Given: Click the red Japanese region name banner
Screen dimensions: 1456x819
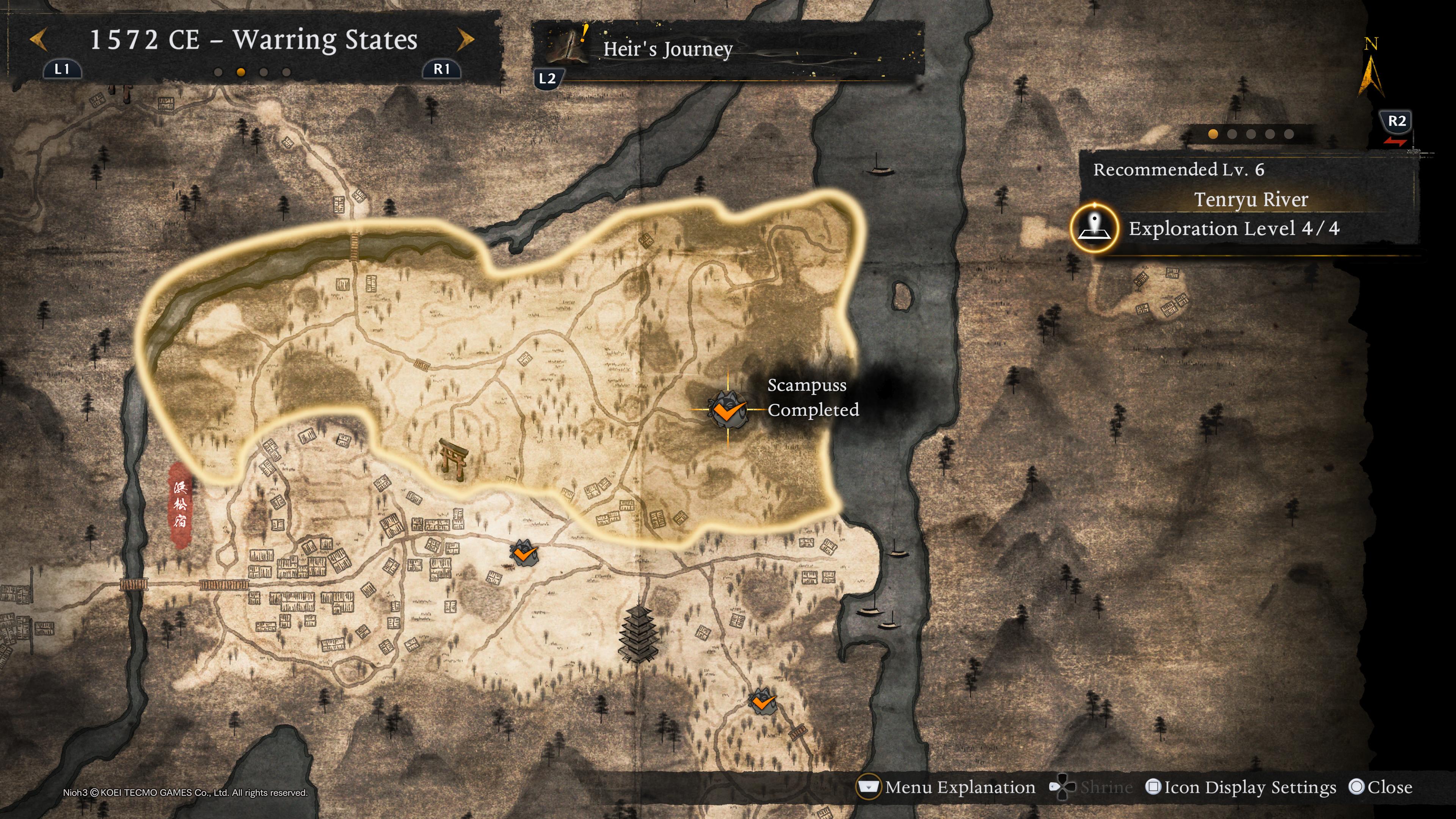Looking at the screenshot, I should [180, 505].
